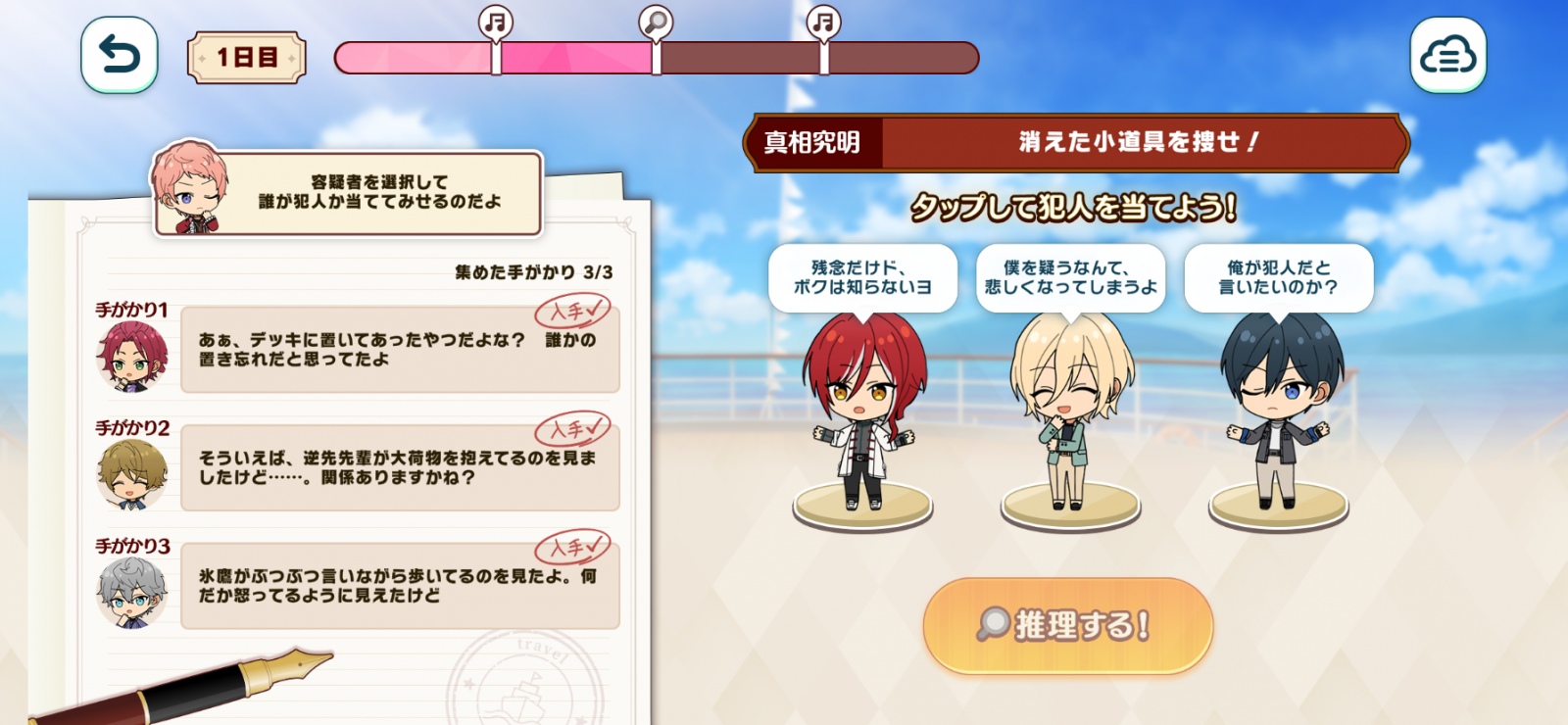1568x725 pixels.
Task: Confirm deduction with 推理する! button
Action: coord(1067,625)
